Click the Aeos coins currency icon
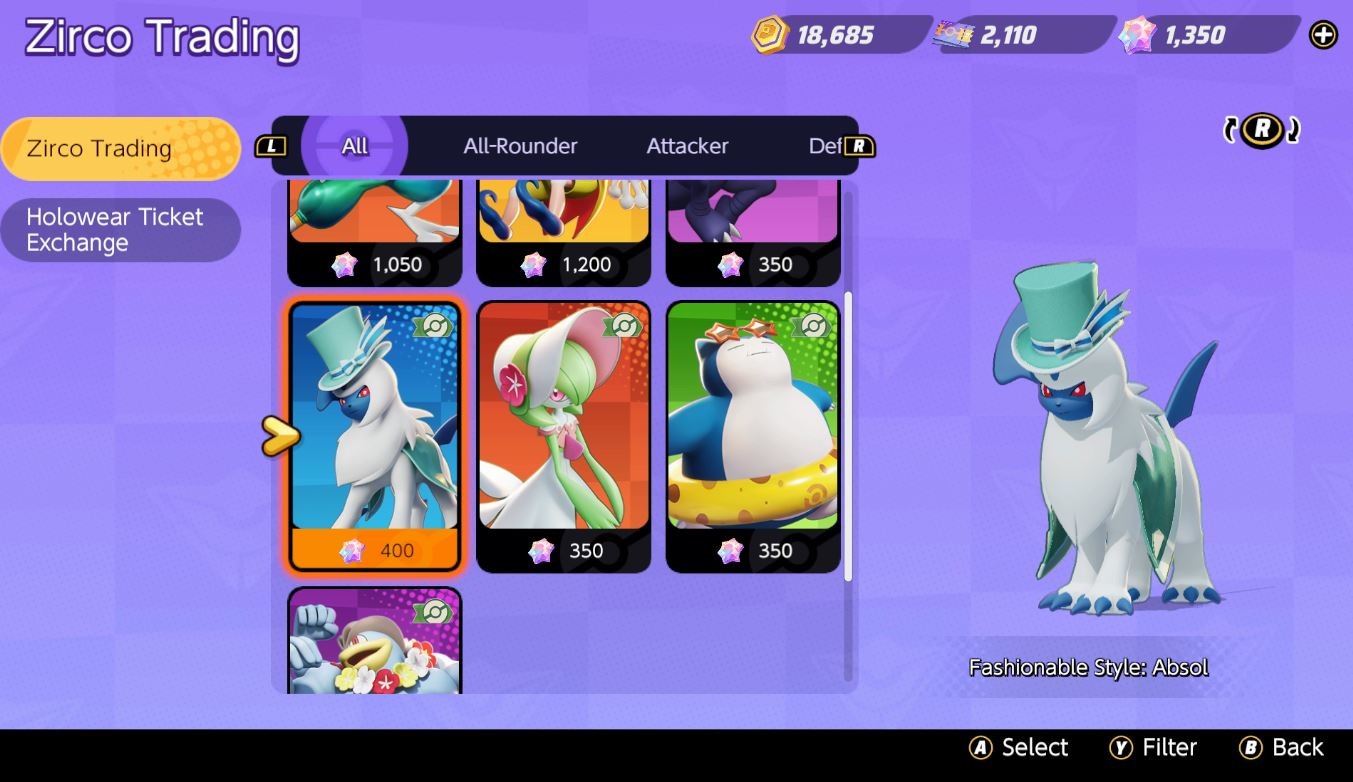The image size is (1353, 782). [x=770, y=35]
